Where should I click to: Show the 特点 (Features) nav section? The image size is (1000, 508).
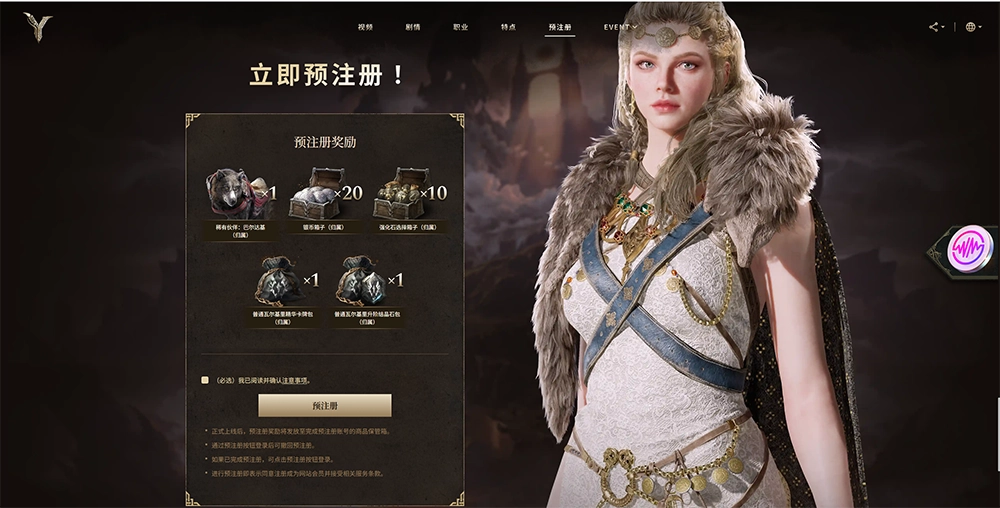click(x=508, y=27)
